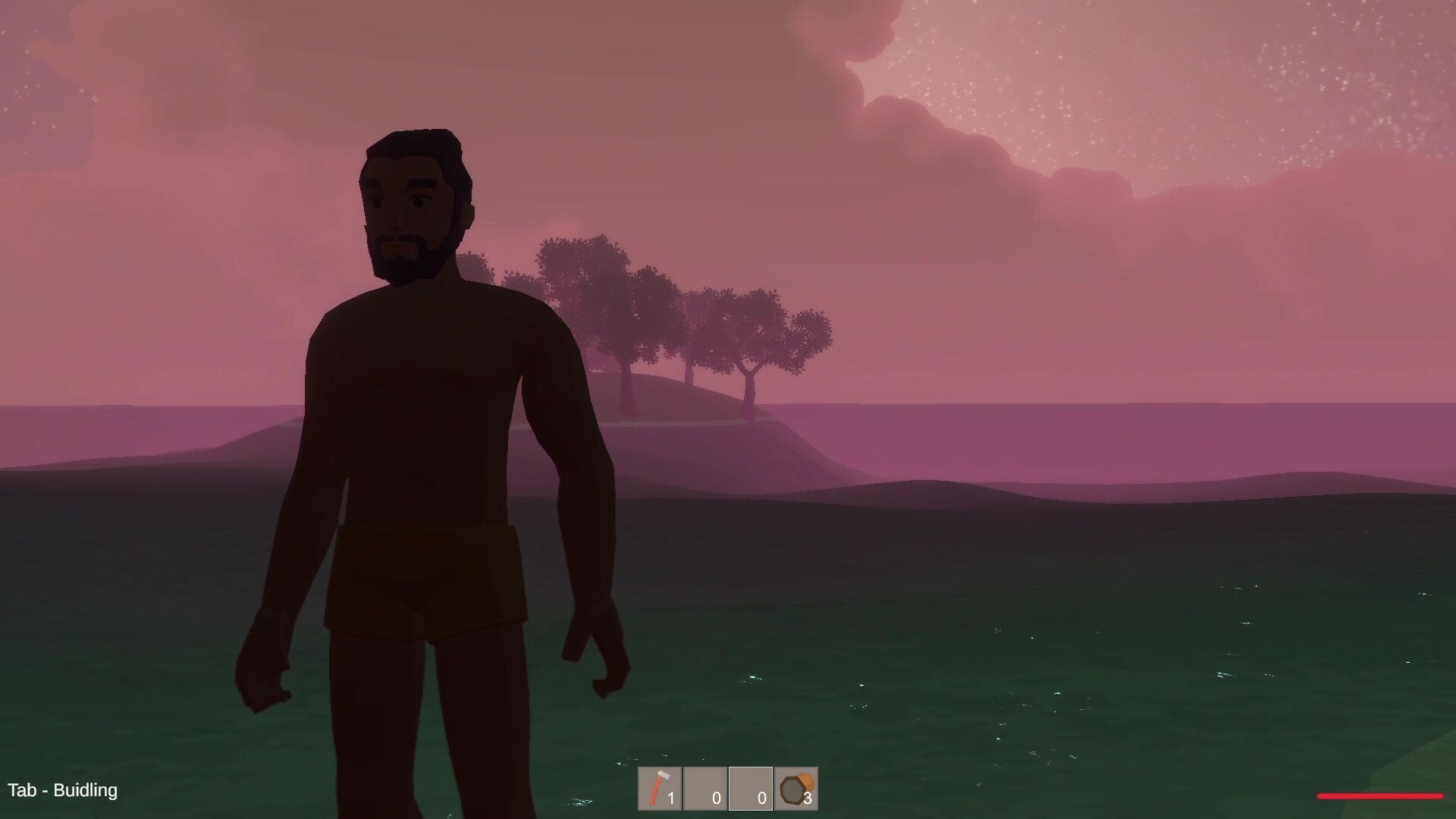
Task: Click the empty slot left of the selection
Action: tap(705, 789)
